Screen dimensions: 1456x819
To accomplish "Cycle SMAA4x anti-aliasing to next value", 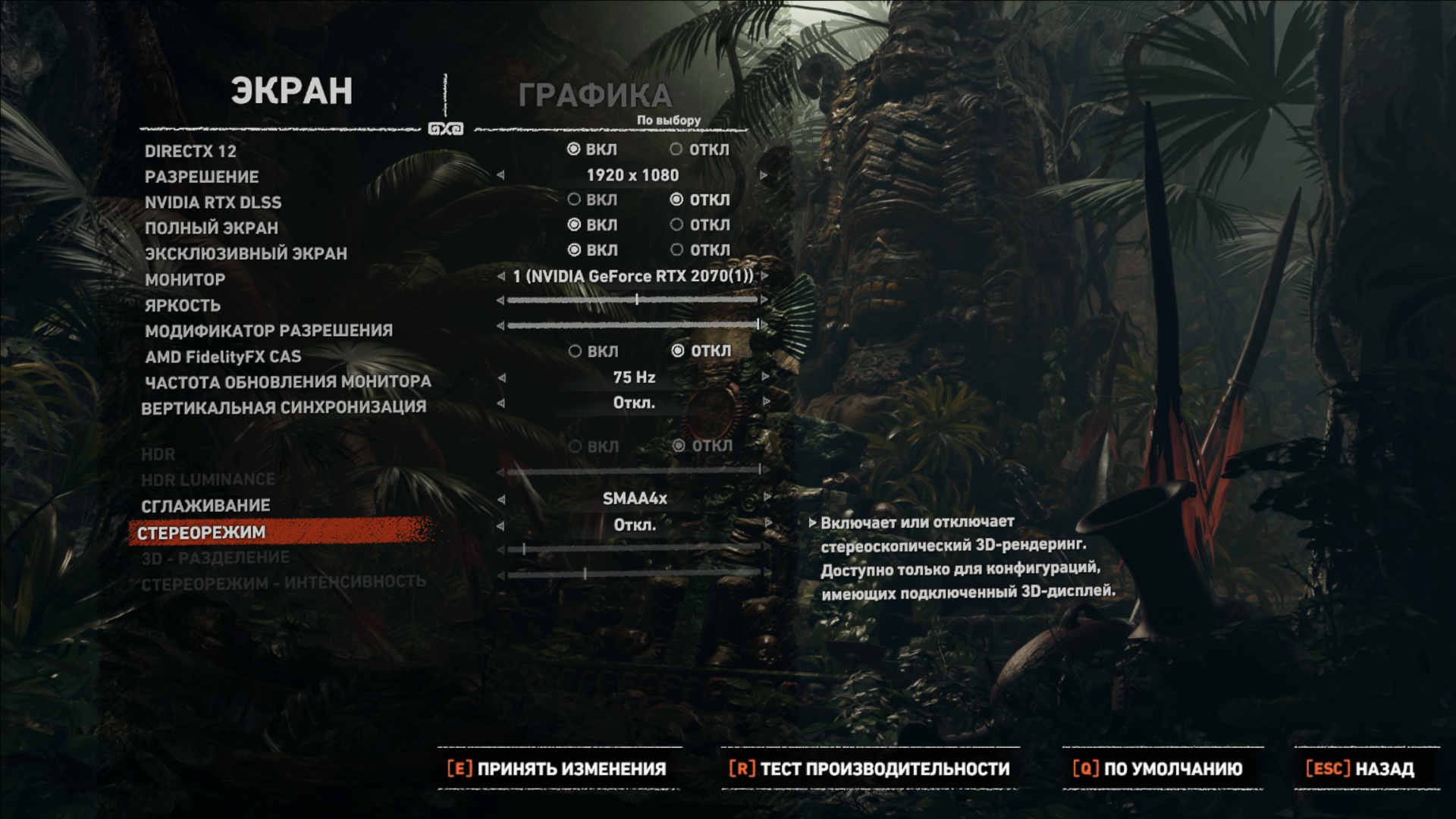I will pos(767,498).
